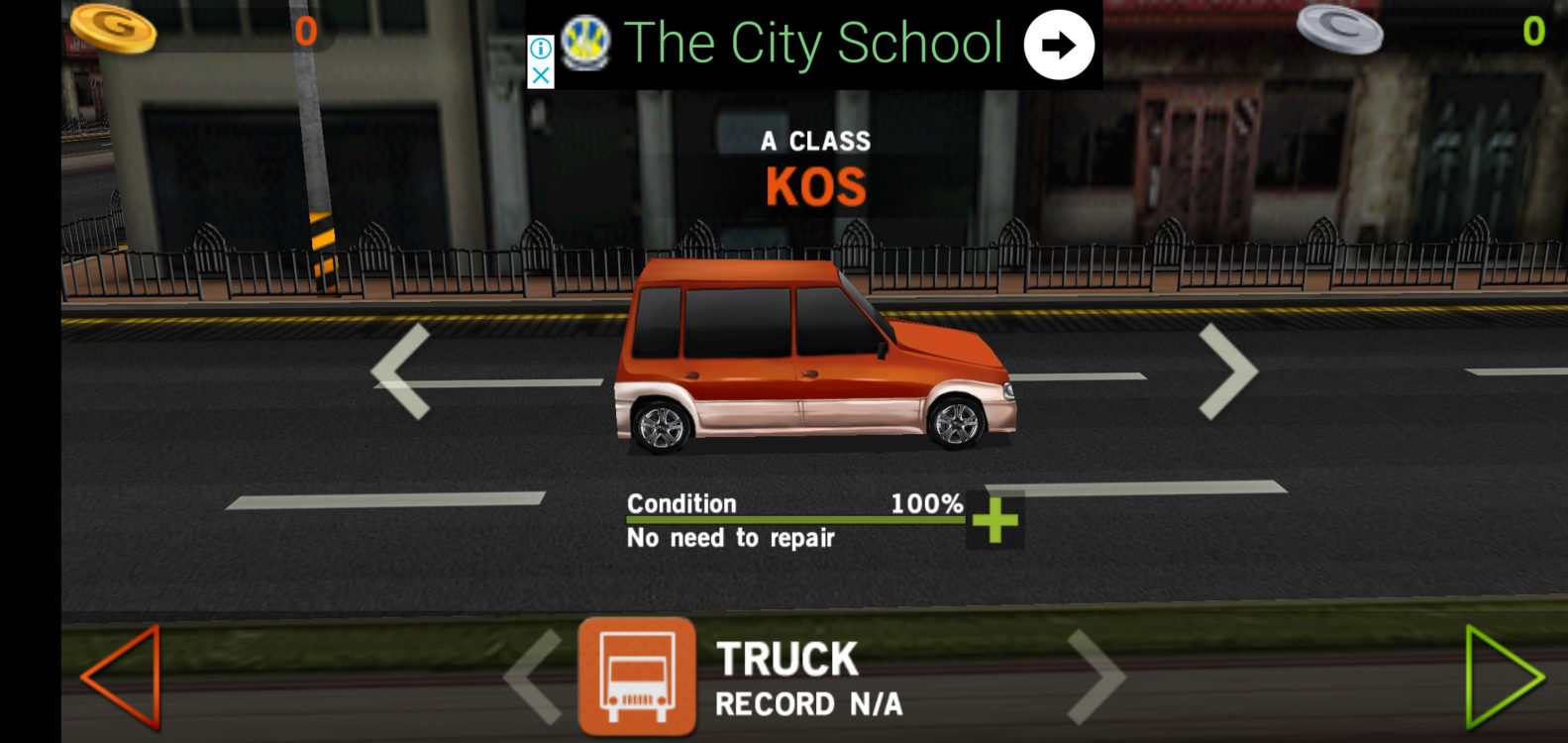The width and height of the screenshot is (1568, 743).
Task: Tap the gold G coin icon
Action: click(113, 27)
